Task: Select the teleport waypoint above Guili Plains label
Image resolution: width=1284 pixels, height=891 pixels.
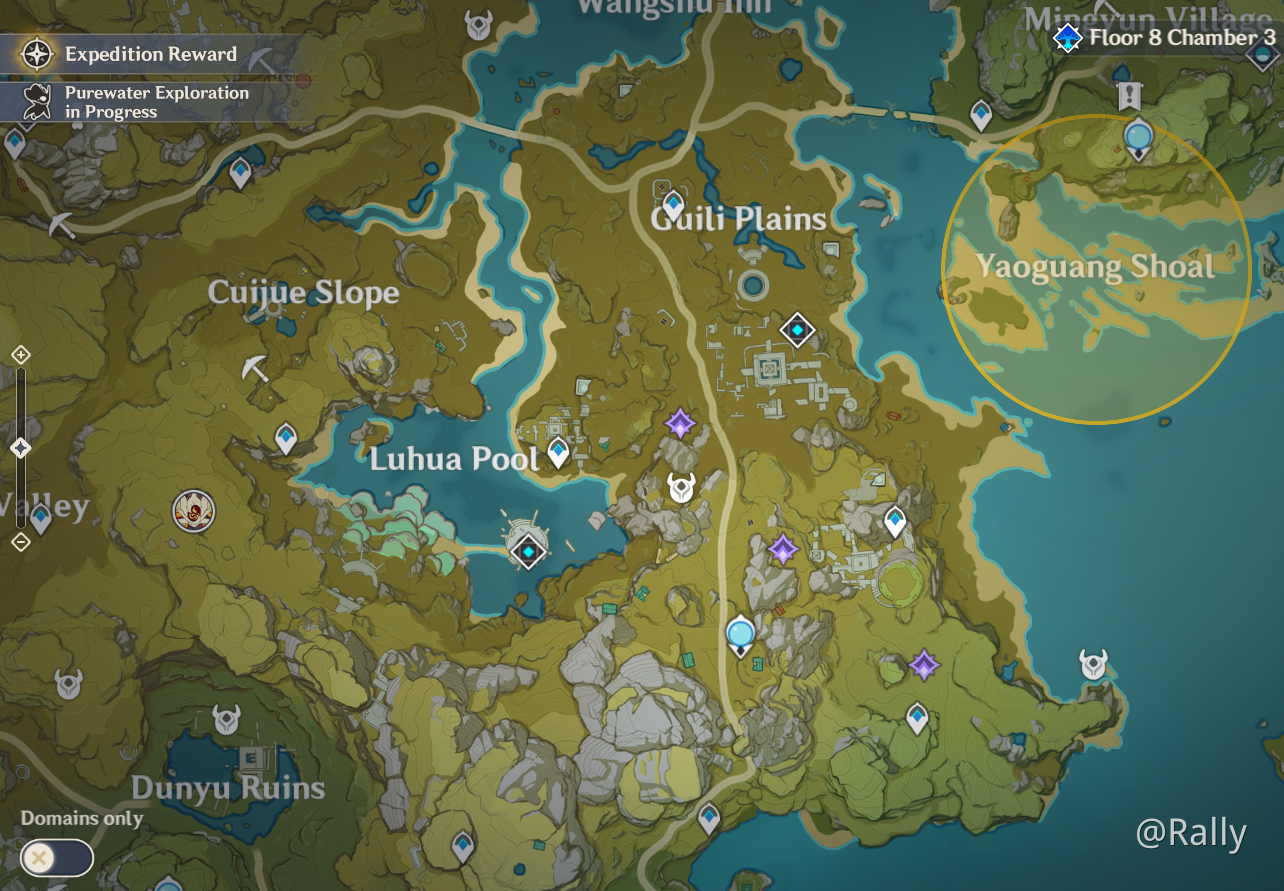Action: tap(673, 202)
